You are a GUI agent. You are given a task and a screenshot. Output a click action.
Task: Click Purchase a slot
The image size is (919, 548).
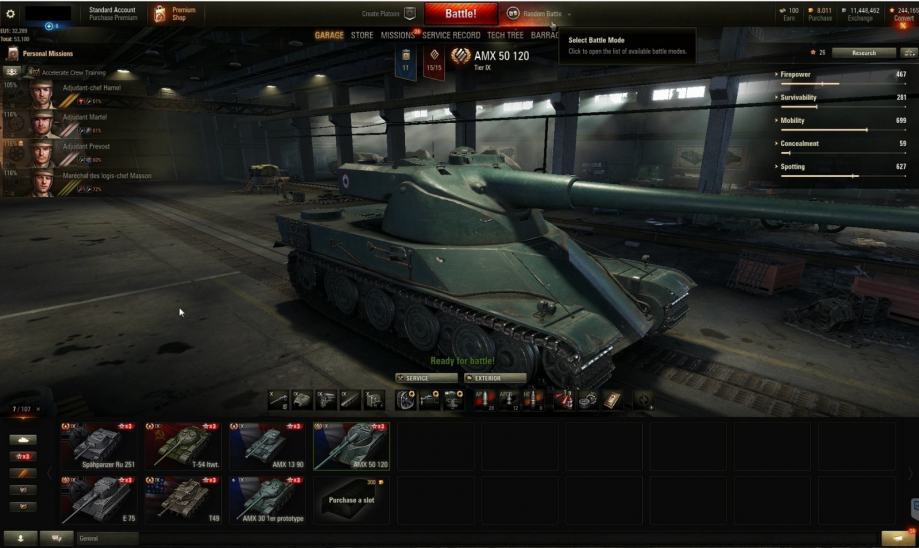point(352,499)
